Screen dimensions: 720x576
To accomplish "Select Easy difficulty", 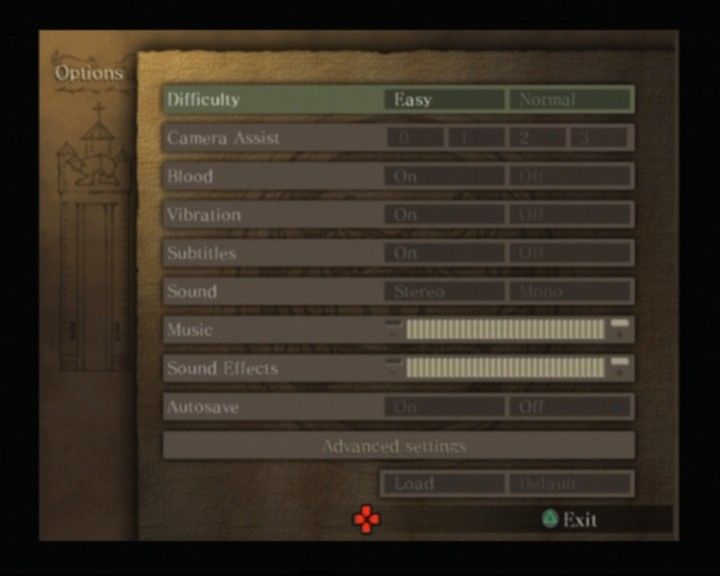I will click(x=444, y=100).
